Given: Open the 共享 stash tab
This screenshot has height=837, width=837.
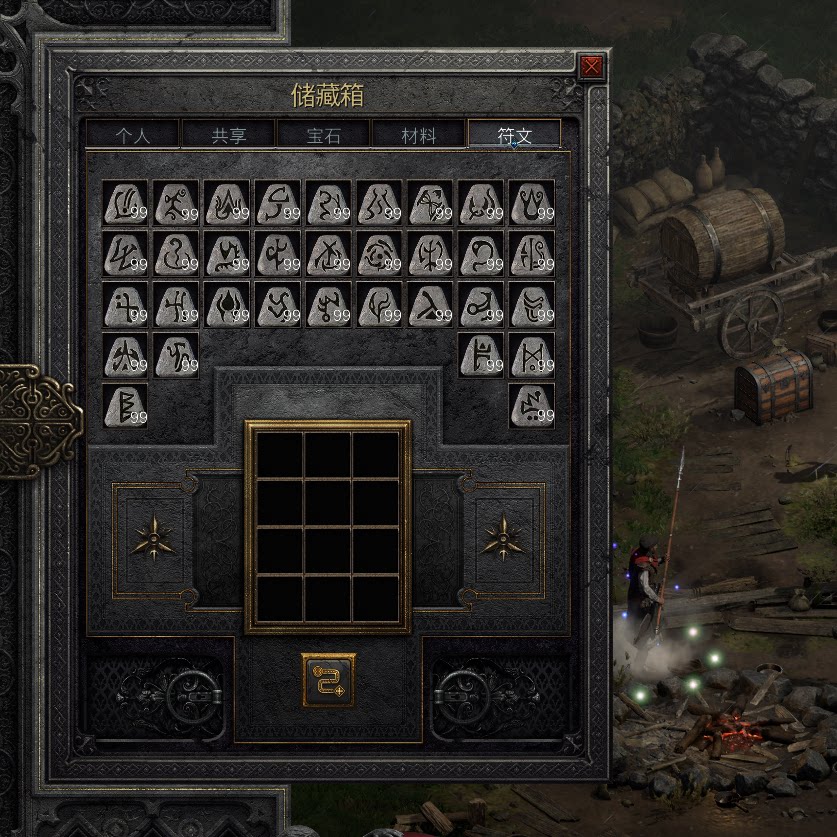Looking at the screenshot, I should coord(228,135).
